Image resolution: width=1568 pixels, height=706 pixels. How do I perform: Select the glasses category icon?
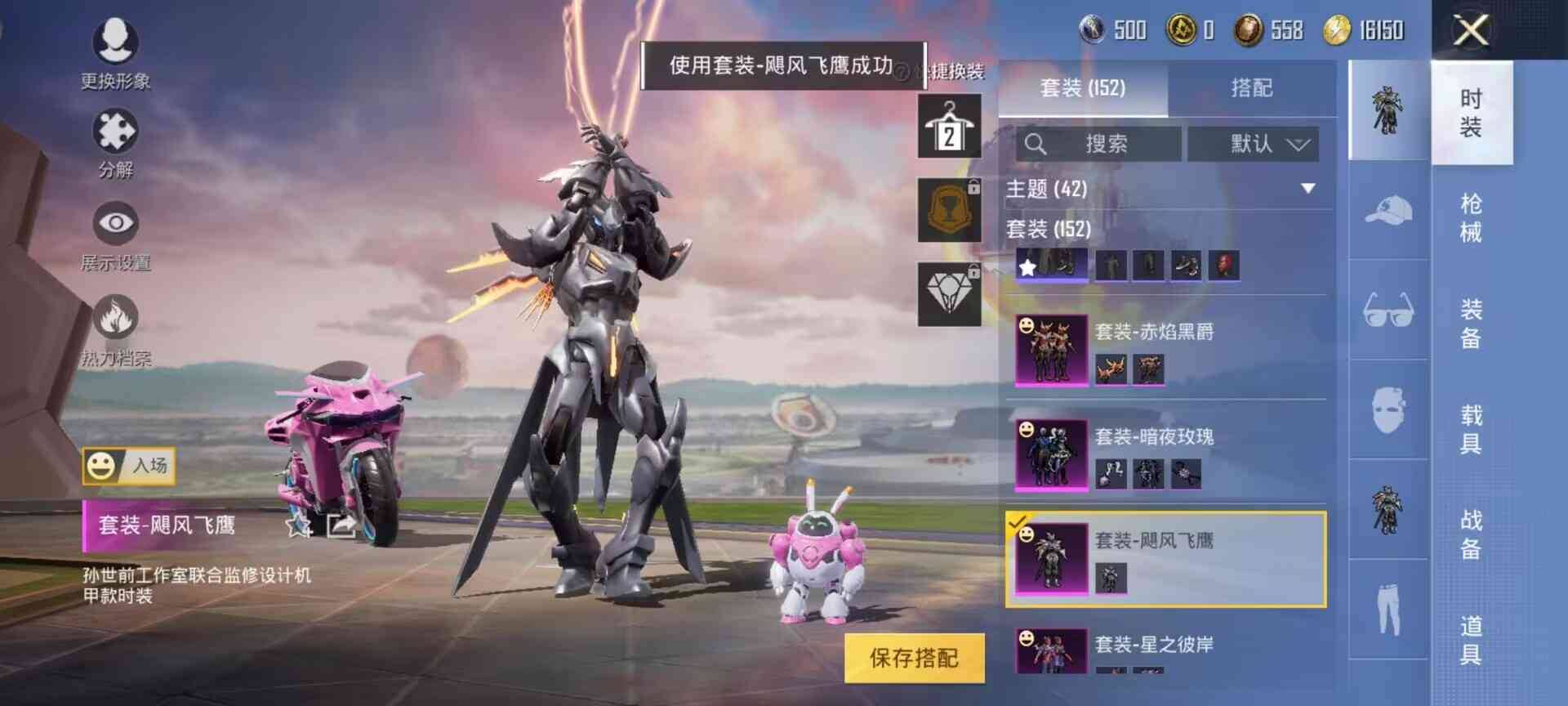coord(1388,309)
